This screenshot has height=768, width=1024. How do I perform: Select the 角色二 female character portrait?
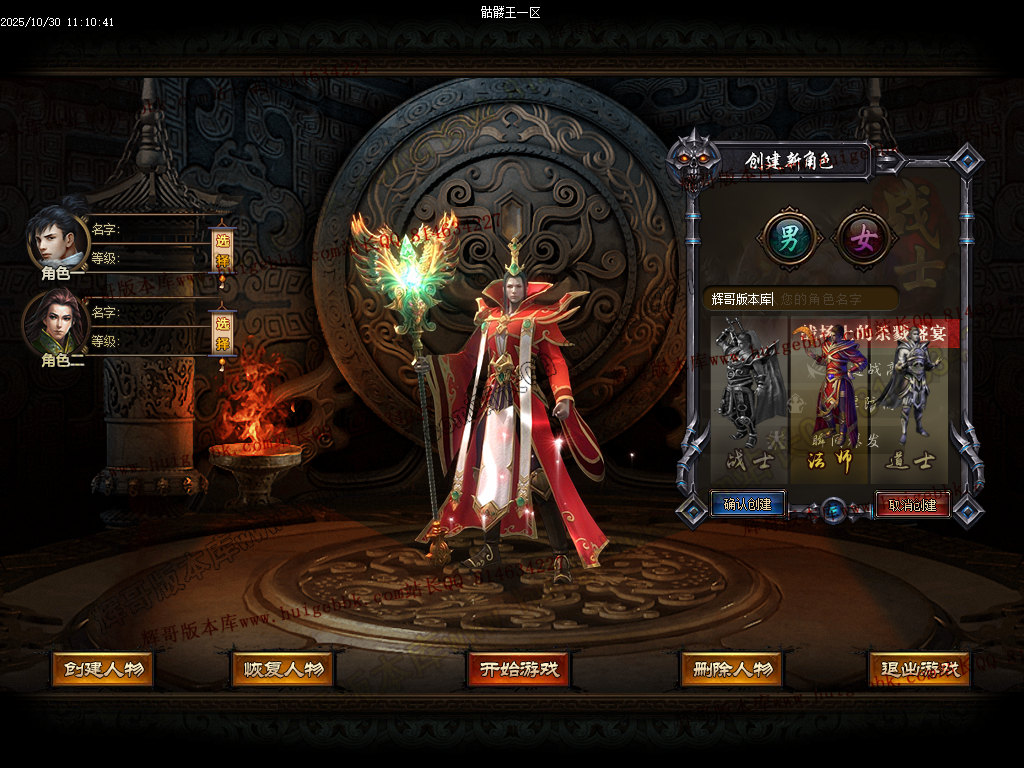(x=57, y=322)
